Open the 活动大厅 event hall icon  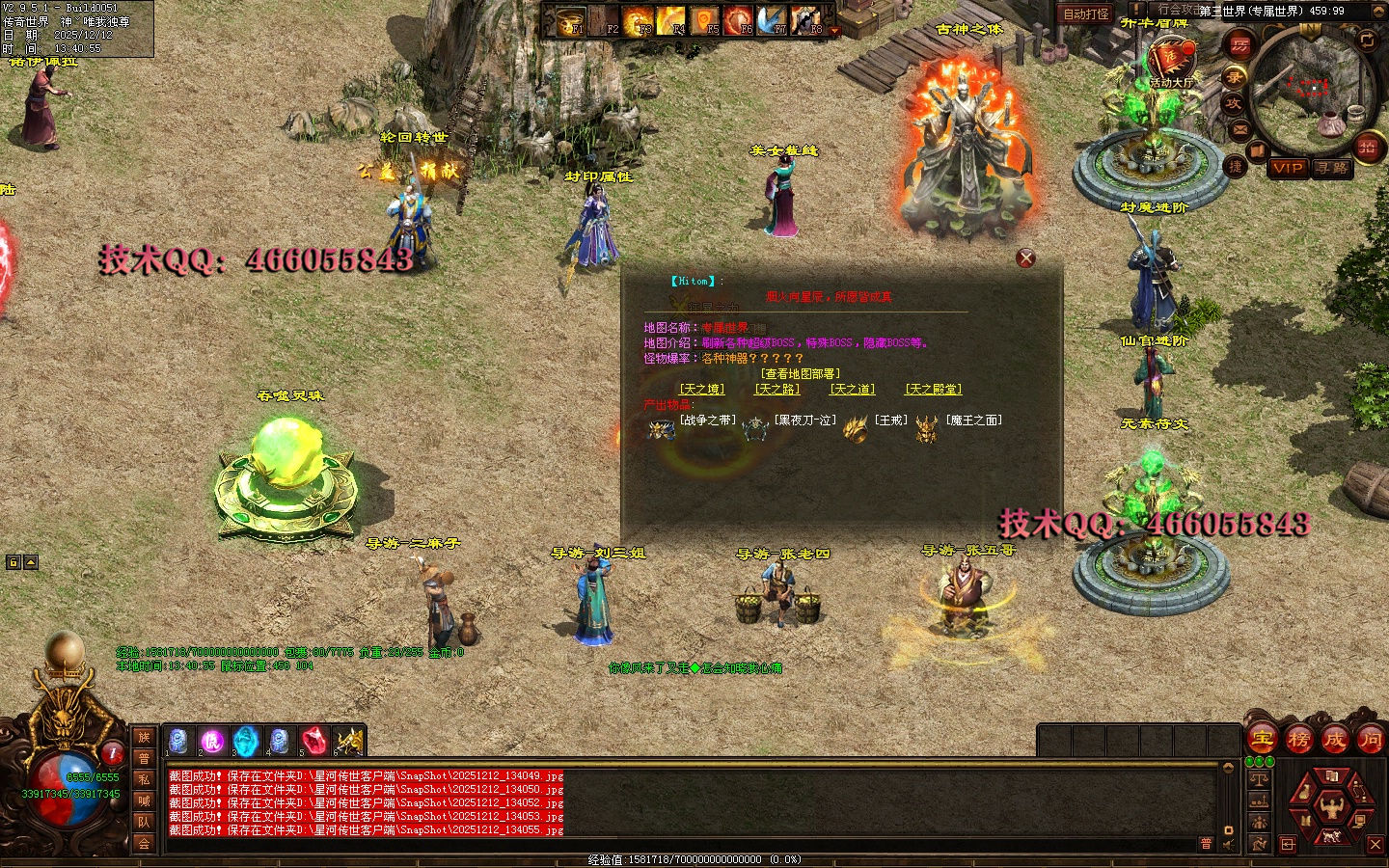(1170, 61)
